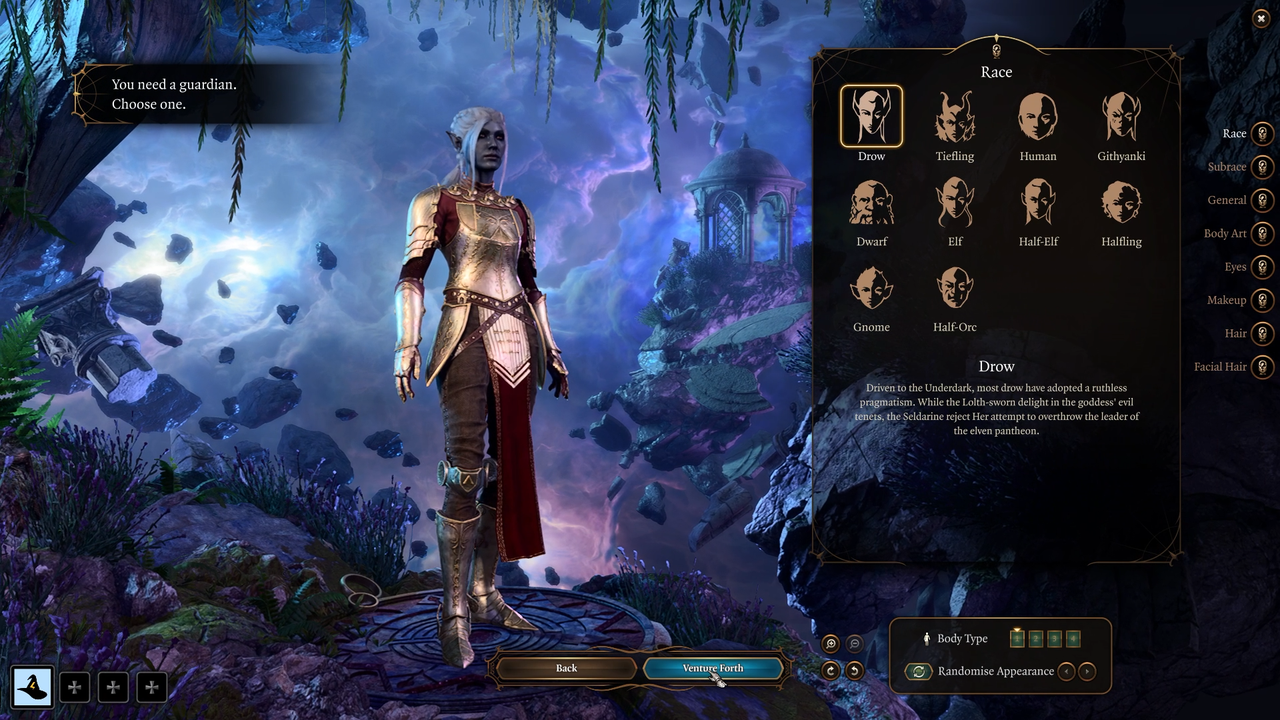Select Body Type 2
Viewport: 1280px width, 720px height.
(1035, 637)
